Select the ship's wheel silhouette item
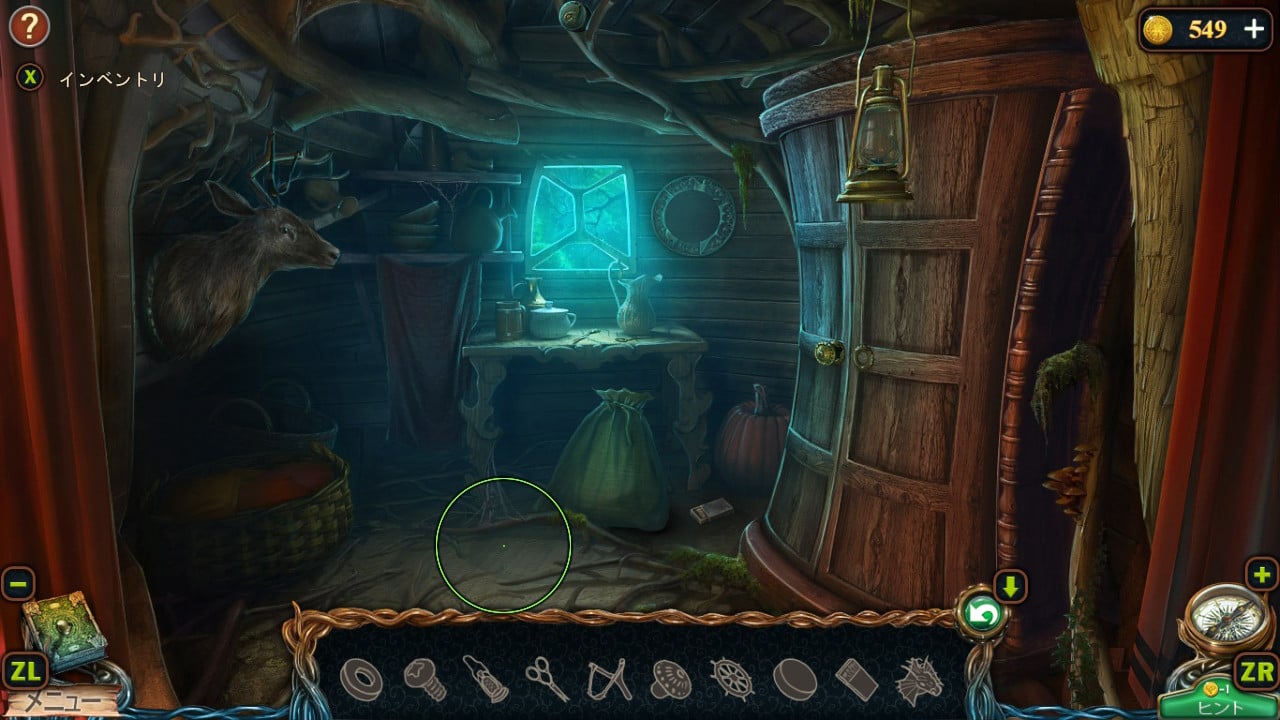 point(732,679)
